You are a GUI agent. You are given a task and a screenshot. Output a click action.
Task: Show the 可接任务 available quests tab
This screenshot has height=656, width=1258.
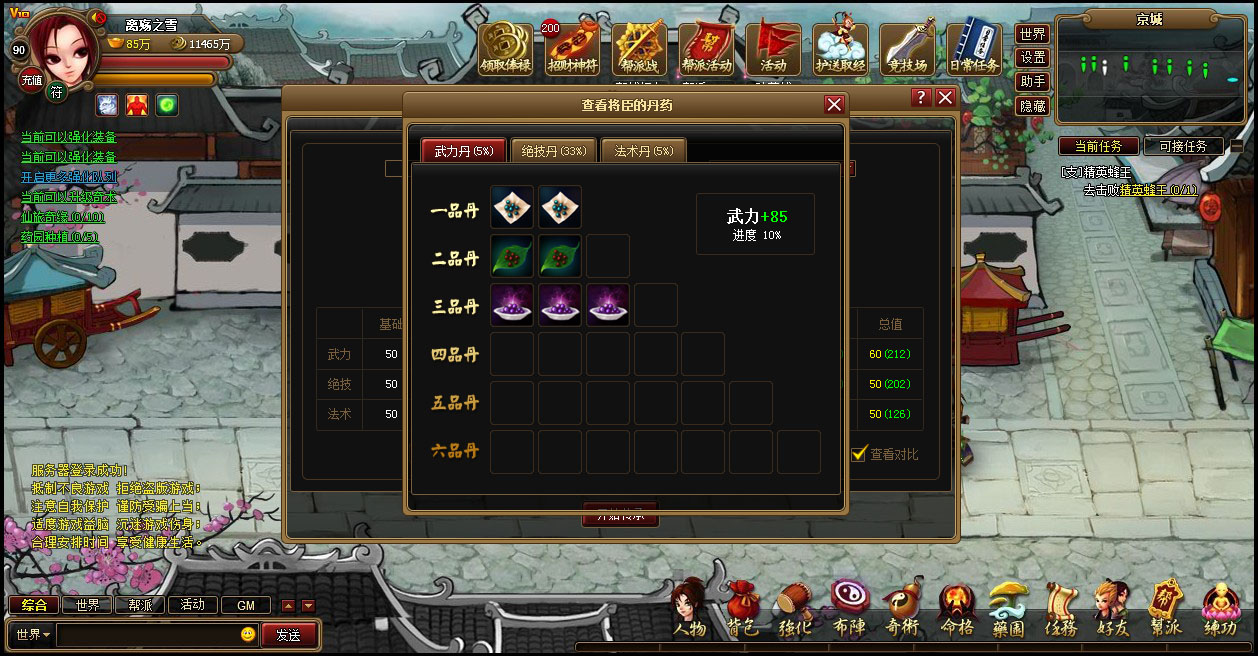[1183, 146]
